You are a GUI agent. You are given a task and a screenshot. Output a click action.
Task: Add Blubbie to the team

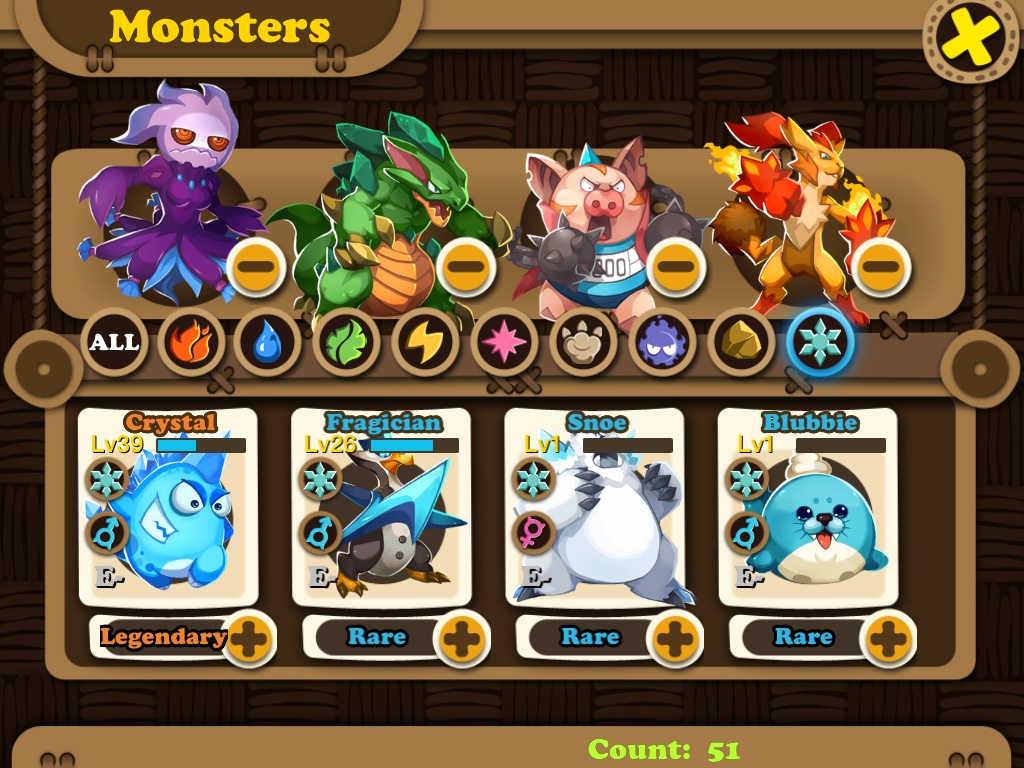click(888, 638)
